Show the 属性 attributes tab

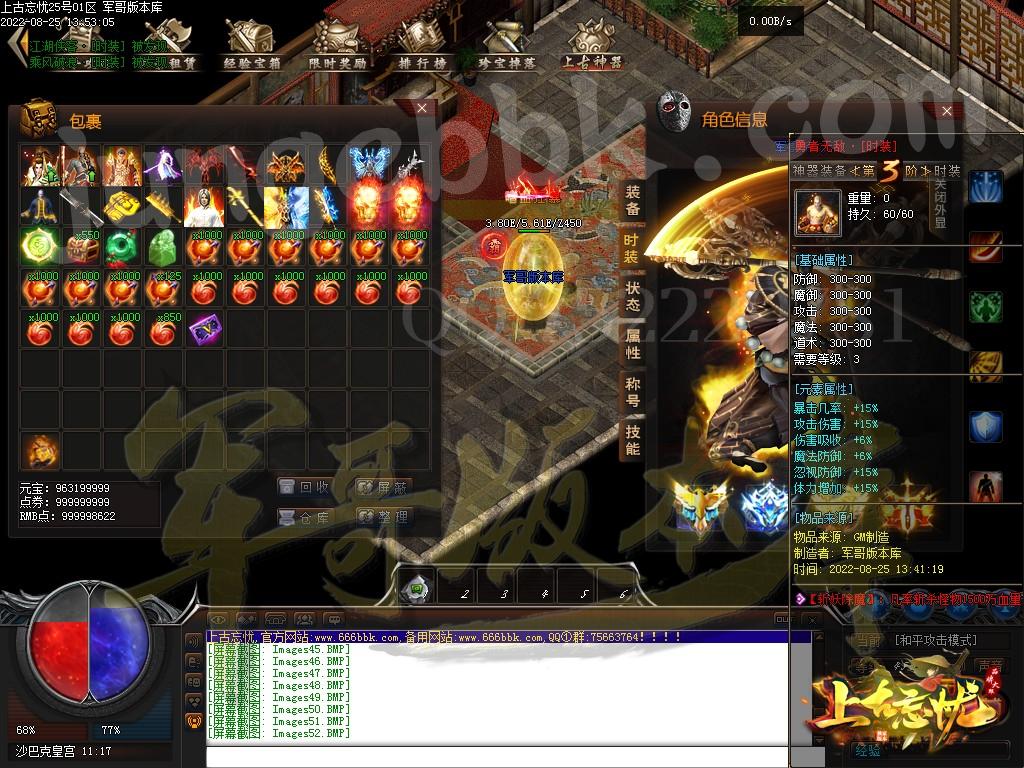coord(632,344)
